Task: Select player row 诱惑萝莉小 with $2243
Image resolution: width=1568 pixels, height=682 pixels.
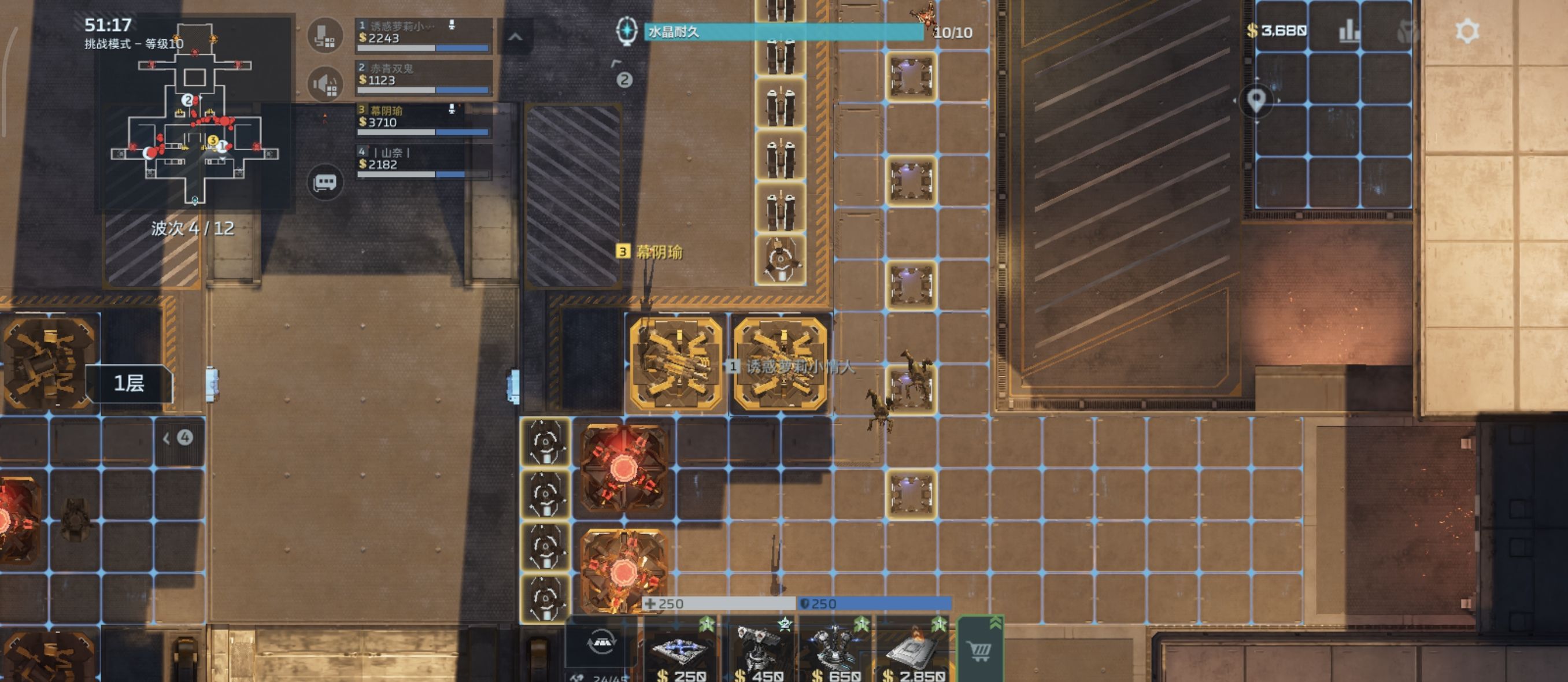Action: pyautogui.click(x=424, y=35)
